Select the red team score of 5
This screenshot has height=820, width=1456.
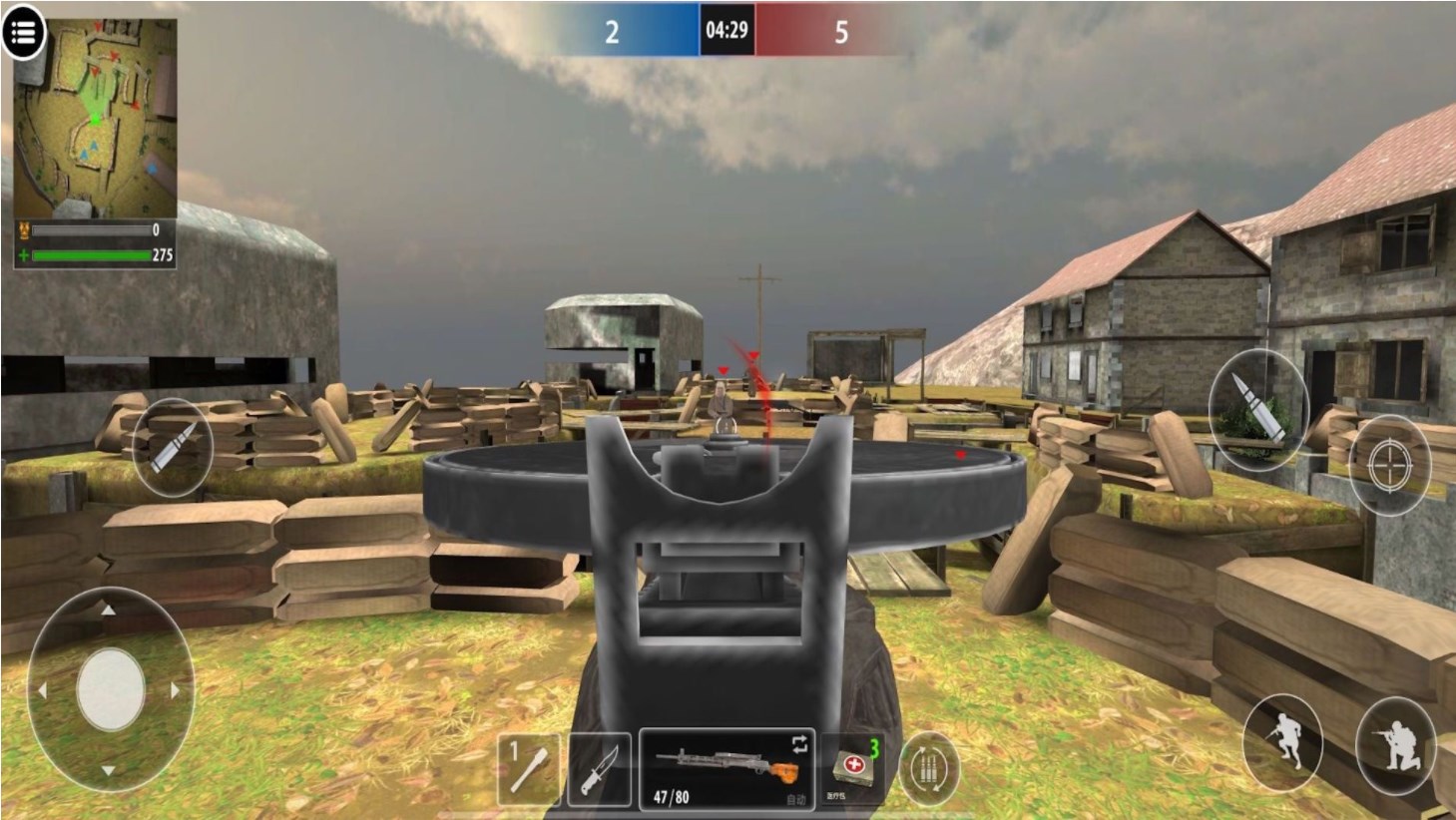[x=840, y=32]
